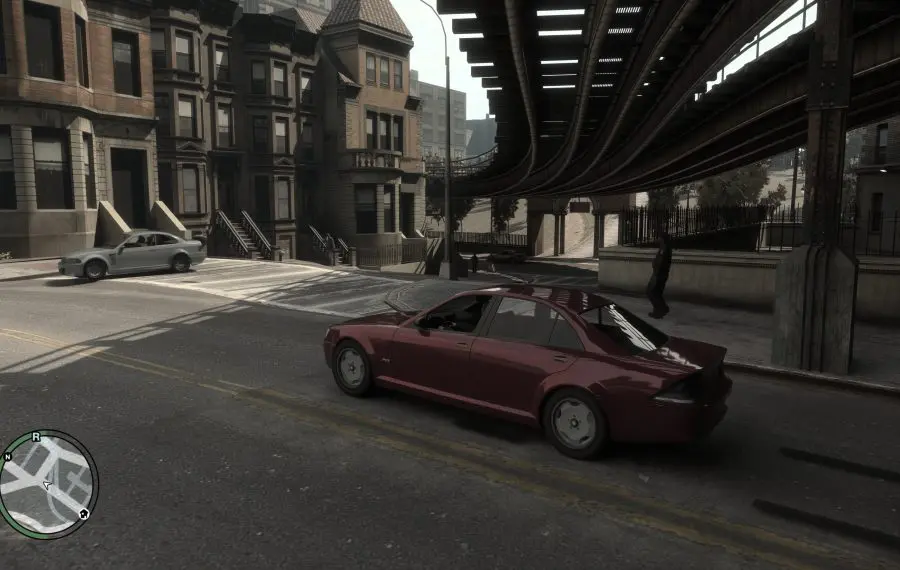Open the circular radar minimap

coord(48,485)
